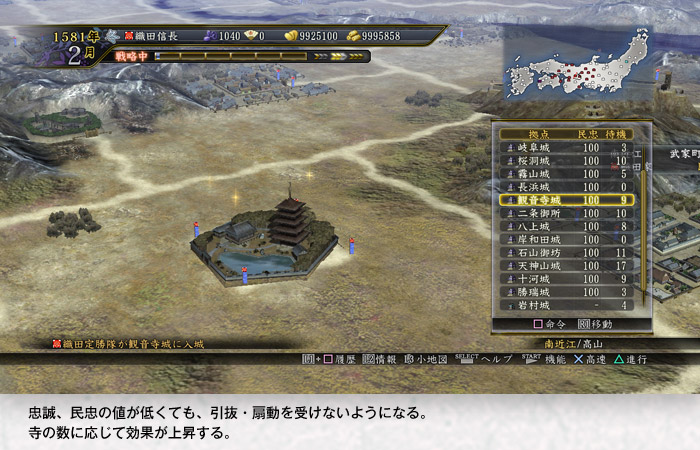Pick 岸和田城 from the base list
Viewport: 700px width, 450px height.
tap(538, 239)
